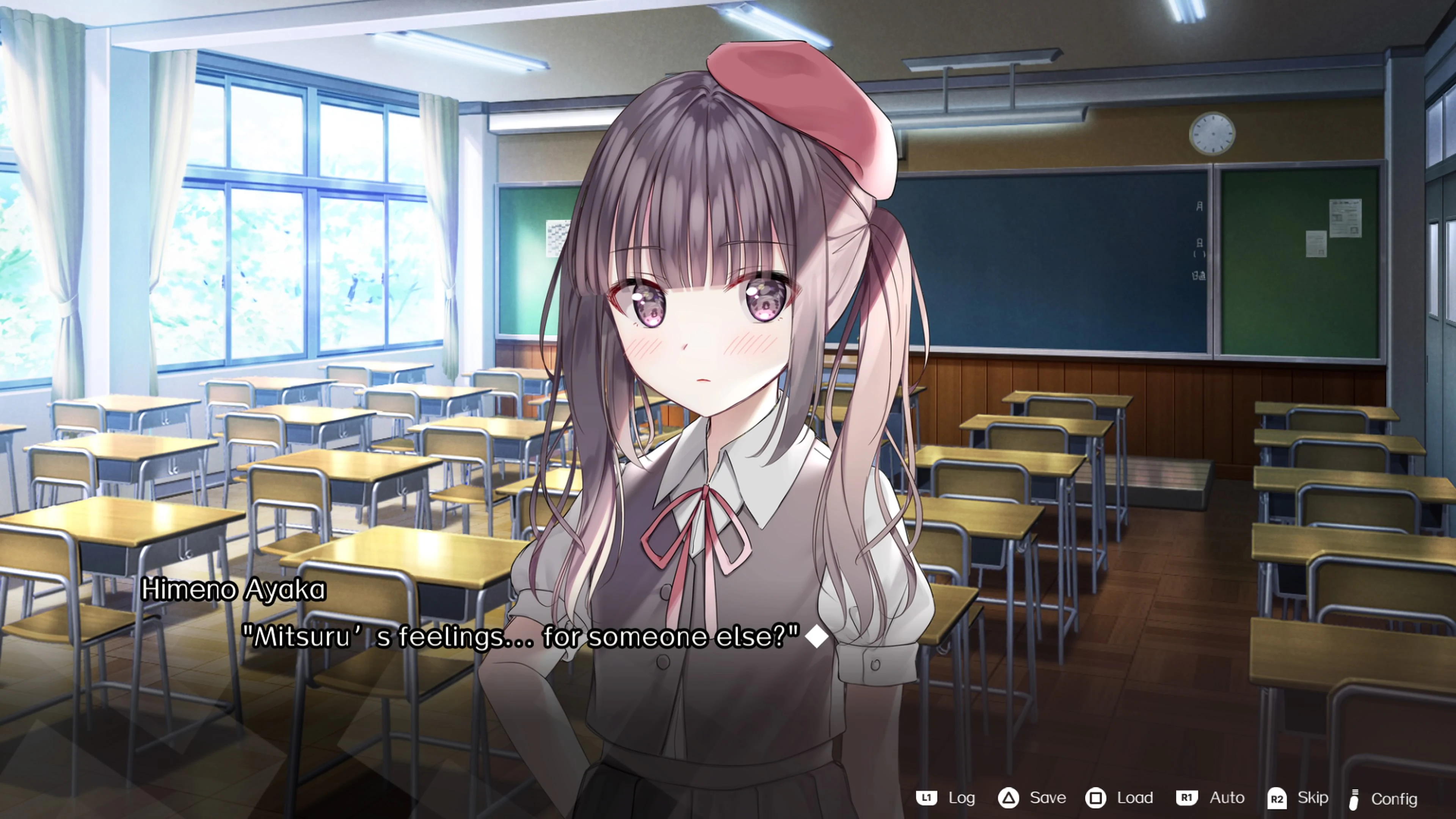Click the name plate reading Himeno Ayaka
Screen dimensions: 1456x819
click(236, 589)
